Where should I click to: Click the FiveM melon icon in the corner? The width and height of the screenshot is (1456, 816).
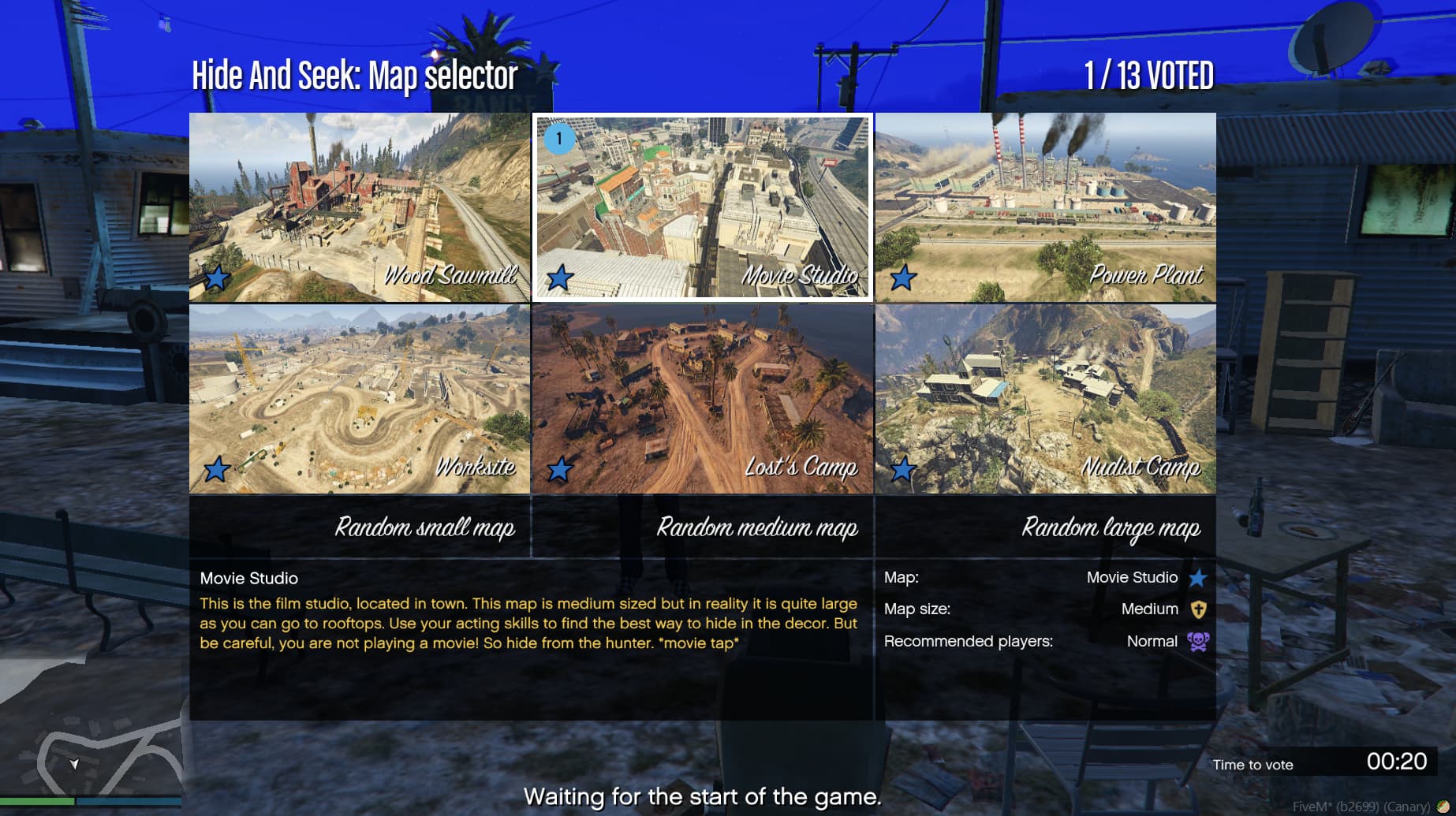coord(1443,806)
